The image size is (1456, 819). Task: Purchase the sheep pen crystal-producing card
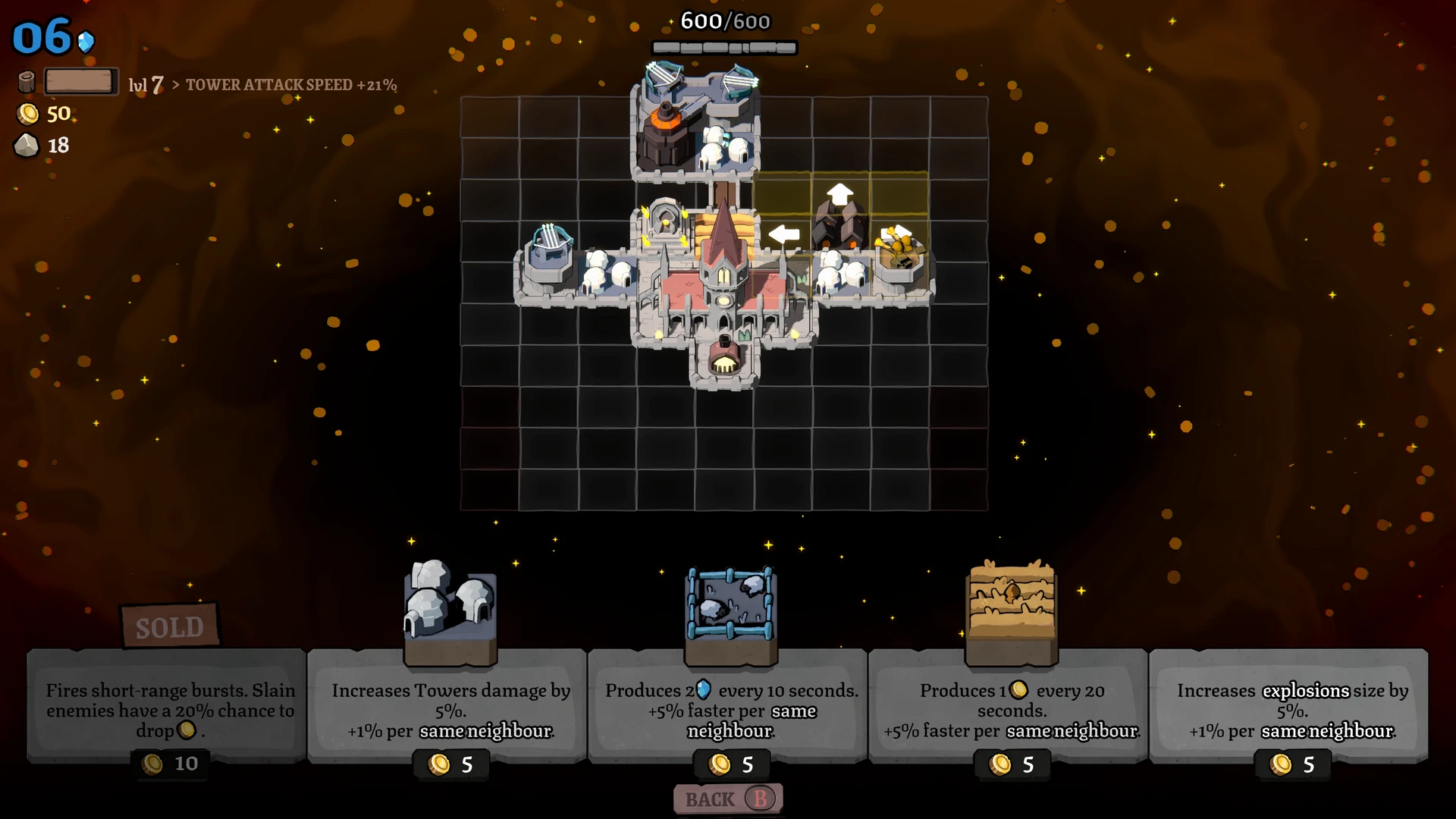730,705
